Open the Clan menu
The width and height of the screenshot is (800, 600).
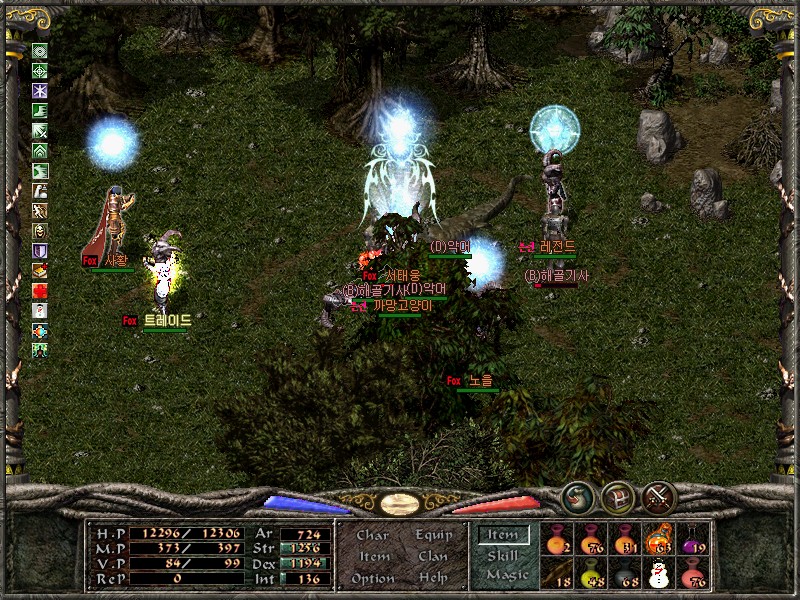433,556
